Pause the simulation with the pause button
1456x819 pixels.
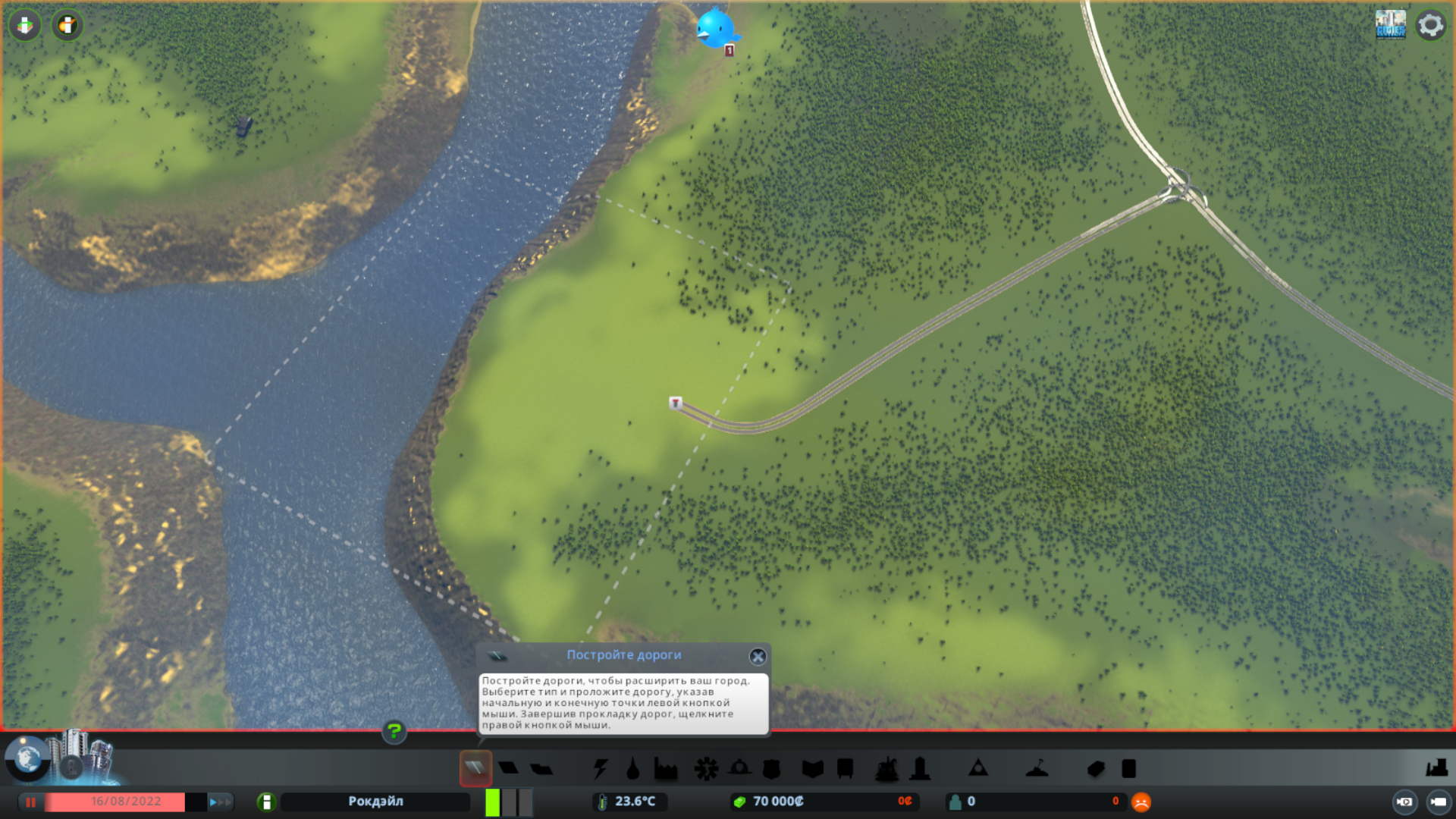[x=31, y=802]
